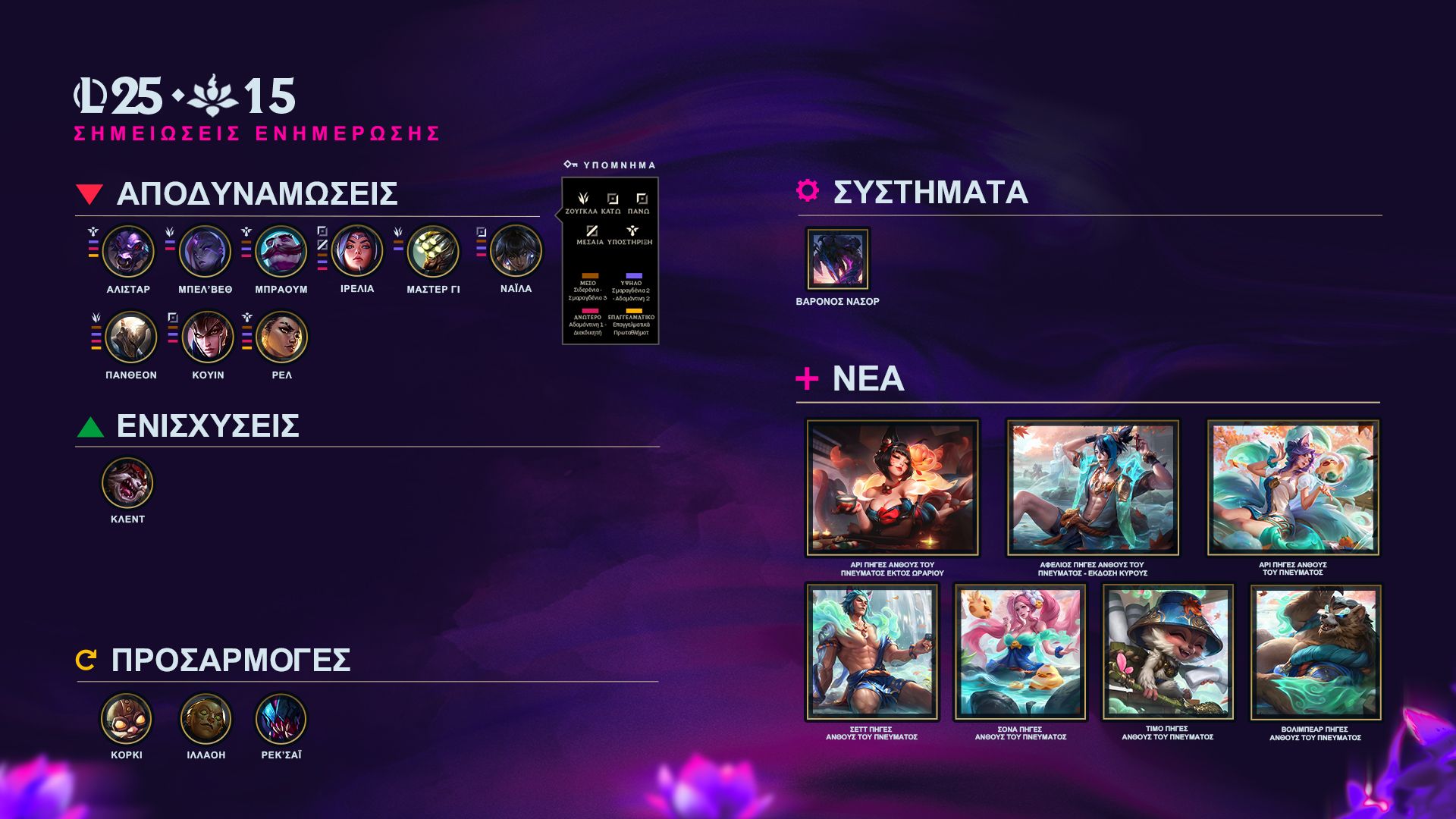Image resolution: width=1456 pixels, height=819 pixels.
Task: Click the Rell champion portrait
Action: 281,337
